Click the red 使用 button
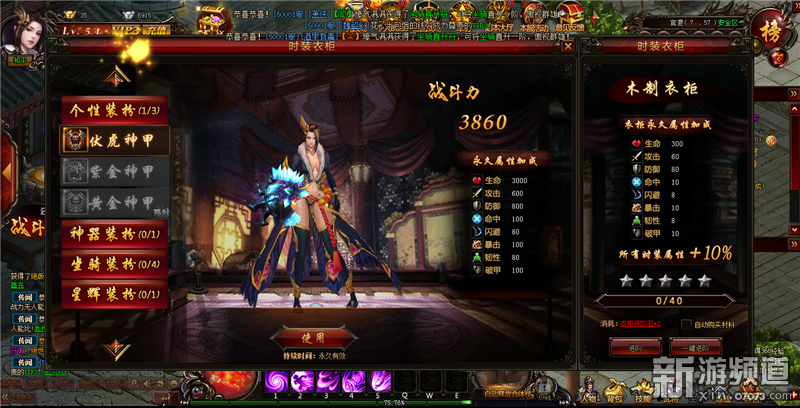 [312, 336]
